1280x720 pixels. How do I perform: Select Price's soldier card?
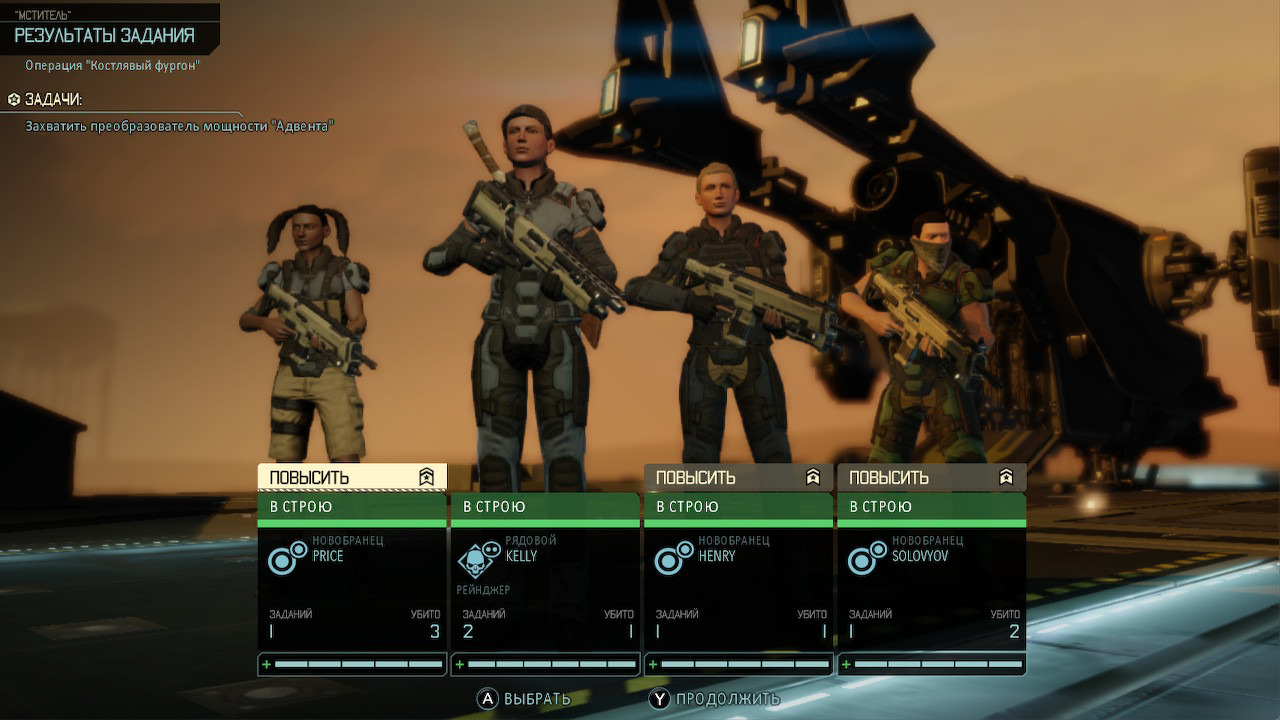[x=351, y=585]
